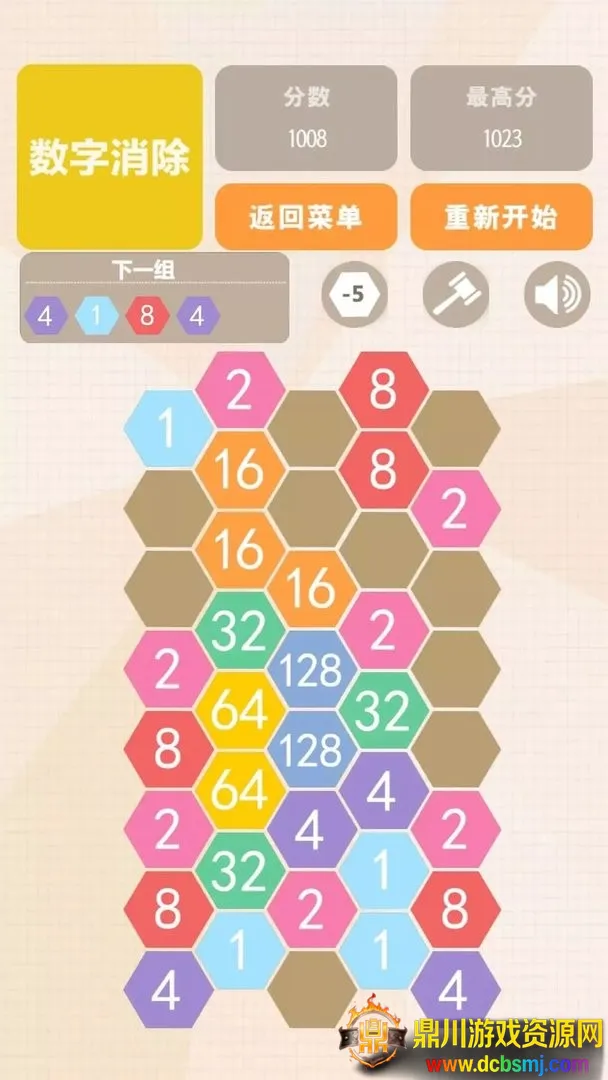Viewport: 608px width, 1080px height.
Task: Select the light blue 1 tile in the next-group preview
Action: tap(96, 317)
